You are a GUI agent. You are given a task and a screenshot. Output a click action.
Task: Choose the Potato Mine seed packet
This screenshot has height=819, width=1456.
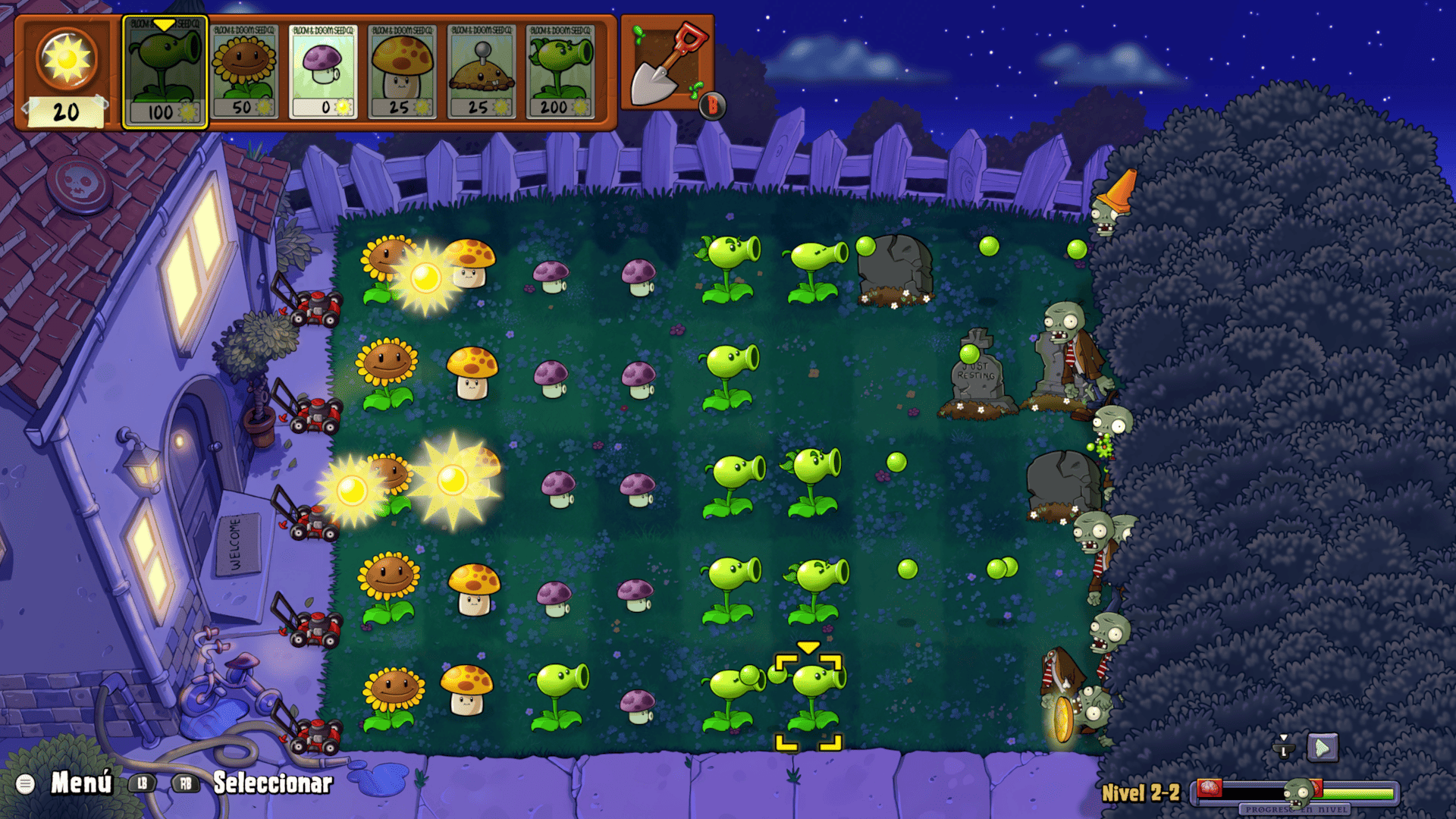(x=481, y=72)
